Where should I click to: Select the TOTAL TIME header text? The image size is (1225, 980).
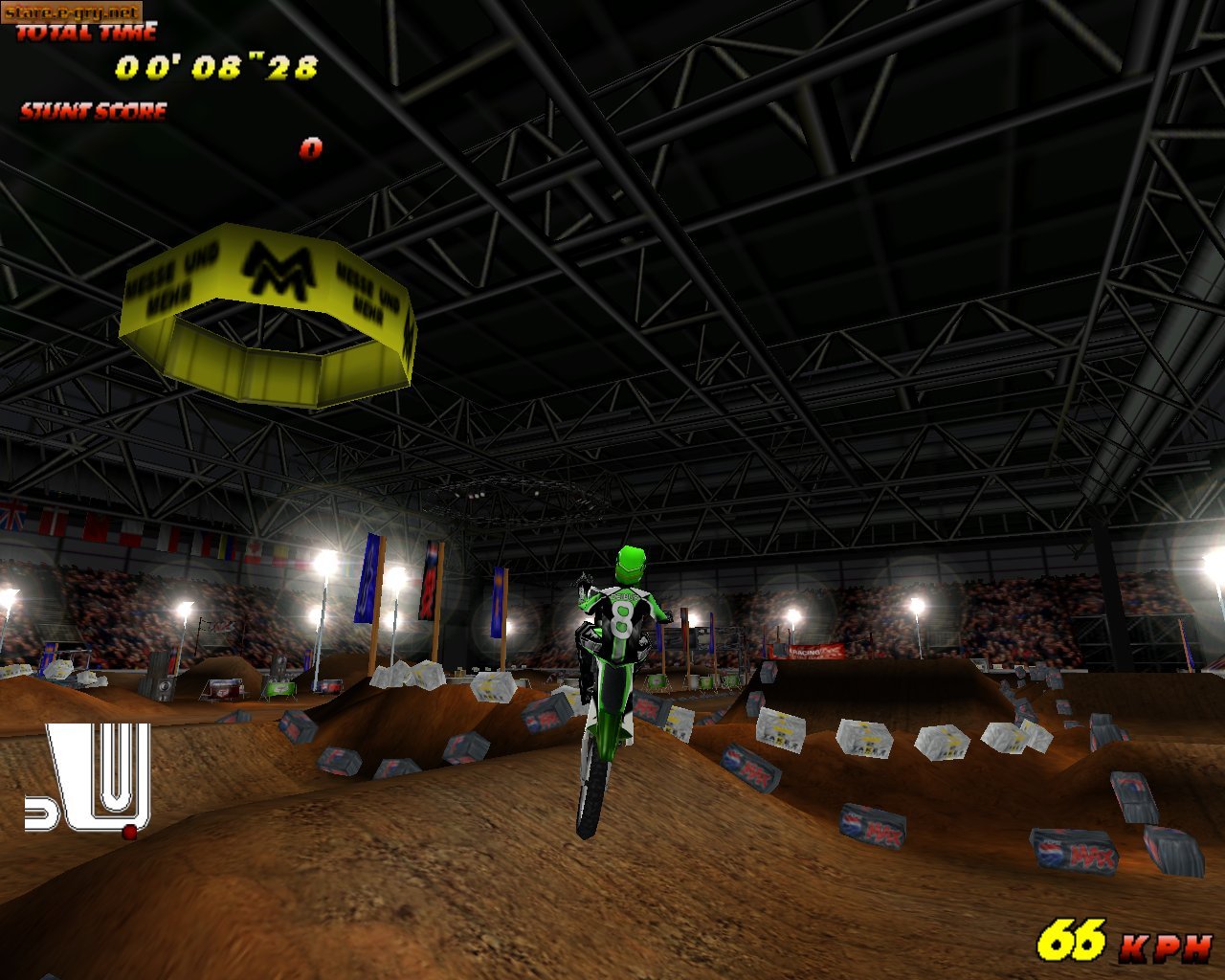(x=86, y=33)
